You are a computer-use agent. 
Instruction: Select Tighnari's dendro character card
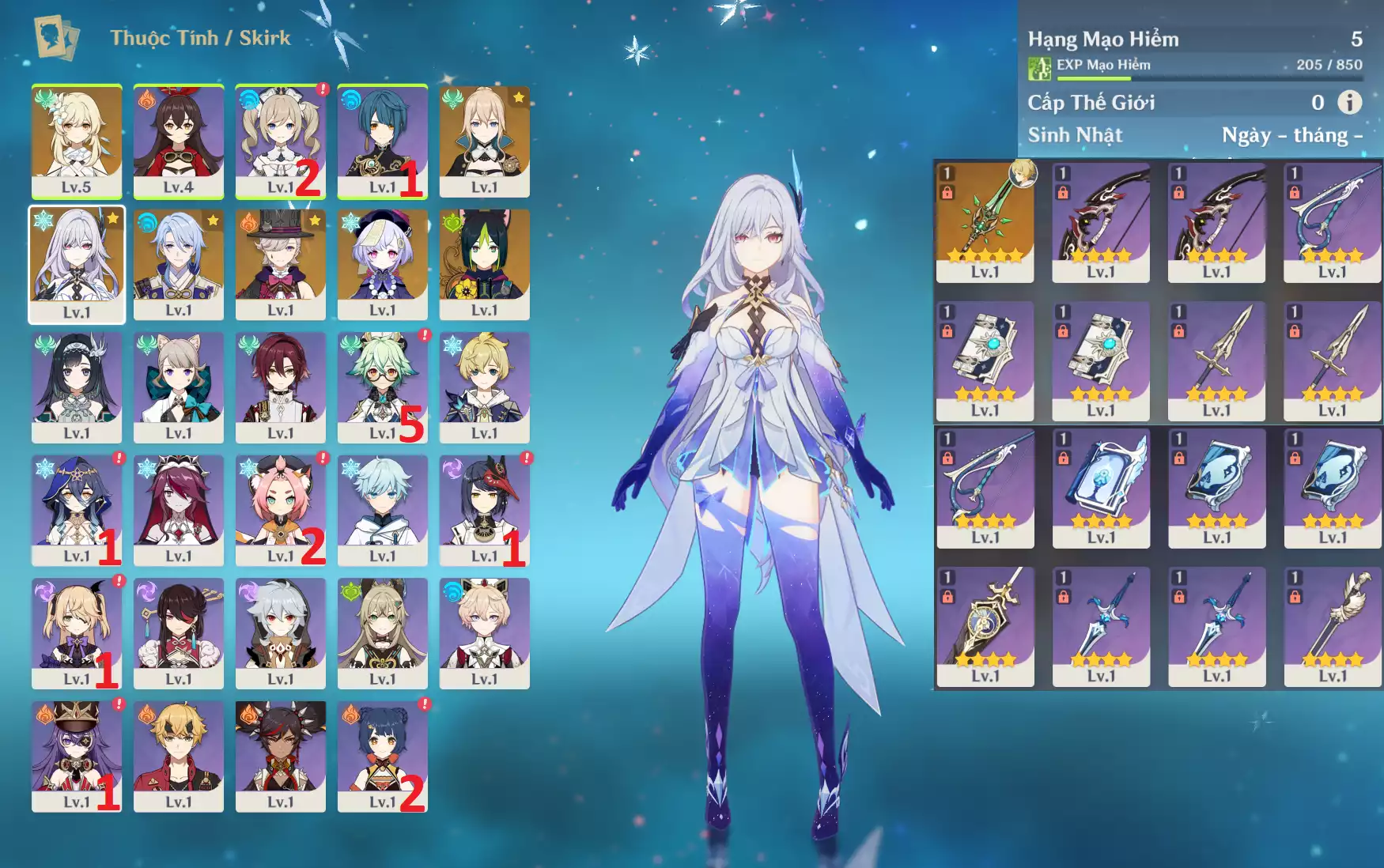click(x=484, y=264)
